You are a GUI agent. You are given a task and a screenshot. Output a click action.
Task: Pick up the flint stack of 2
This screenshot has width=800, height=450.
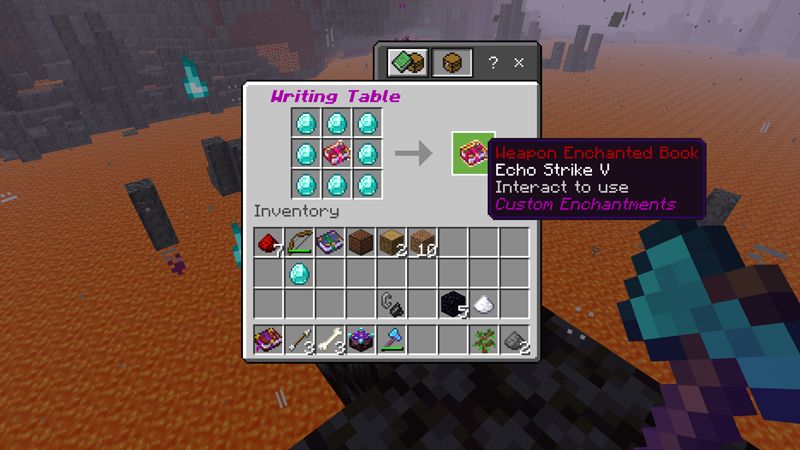tap(514, 339)
